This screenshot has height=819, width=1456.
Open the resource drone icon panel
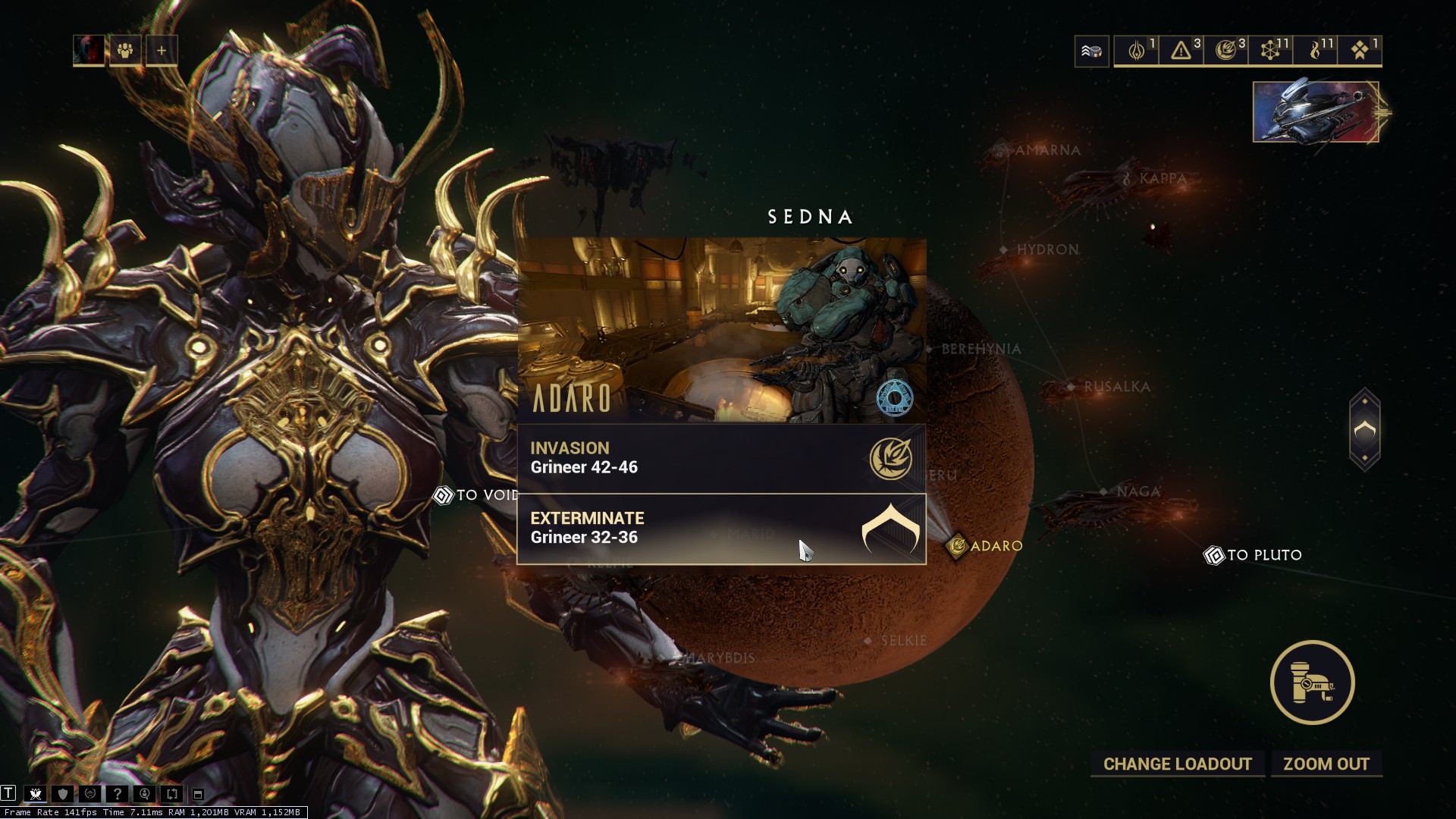1091,51
